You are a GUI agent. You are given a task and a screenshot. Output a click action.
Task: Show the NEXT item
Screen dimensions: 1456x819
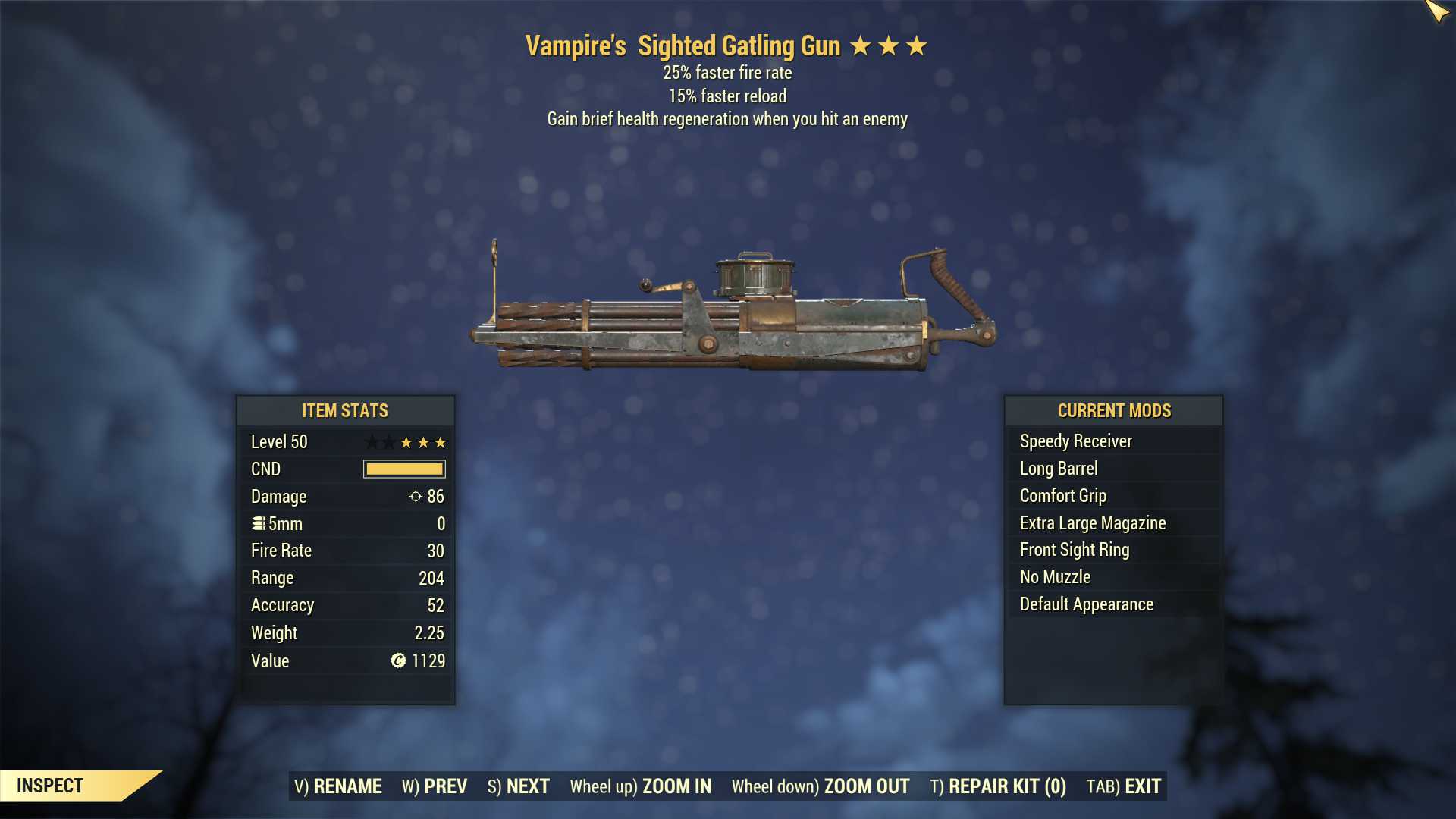click(x=519, y=786)
